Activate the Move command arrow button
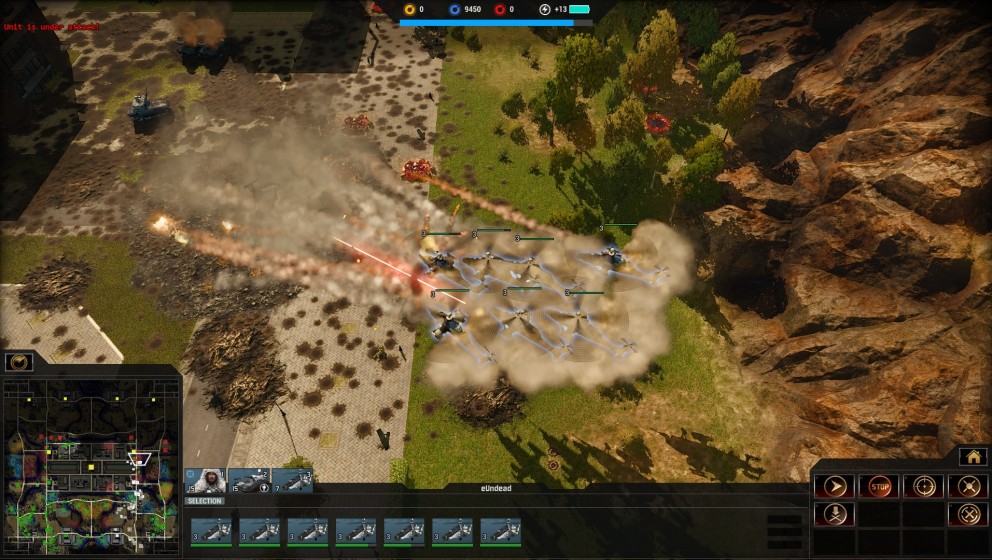992x560 pixels. 834,487
